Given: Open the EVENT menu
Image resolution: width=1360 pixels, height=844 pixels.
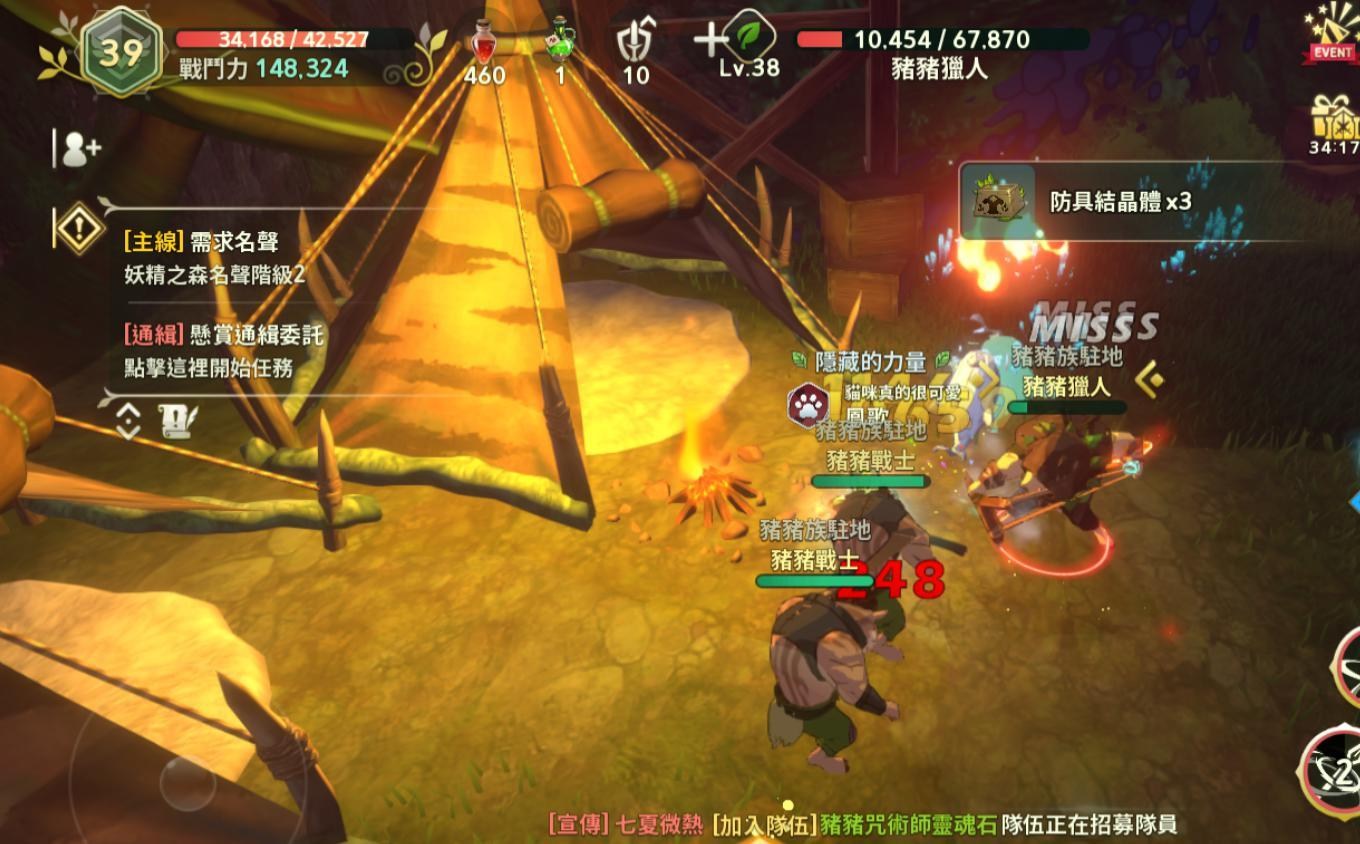Looking at the screenshot, I should click(1332, 35).
